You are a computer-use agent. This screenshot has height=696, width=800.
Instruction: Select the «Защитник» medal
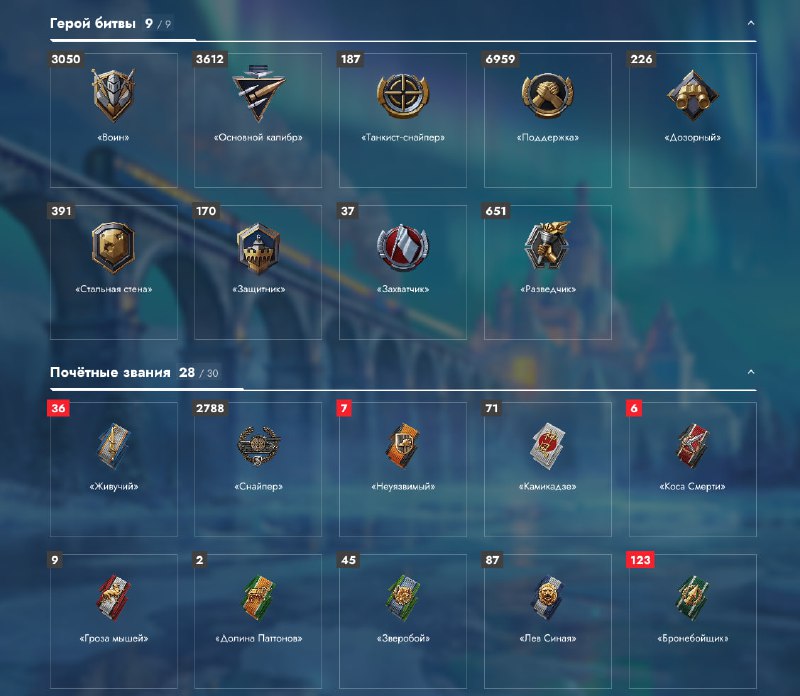[258, 272]
